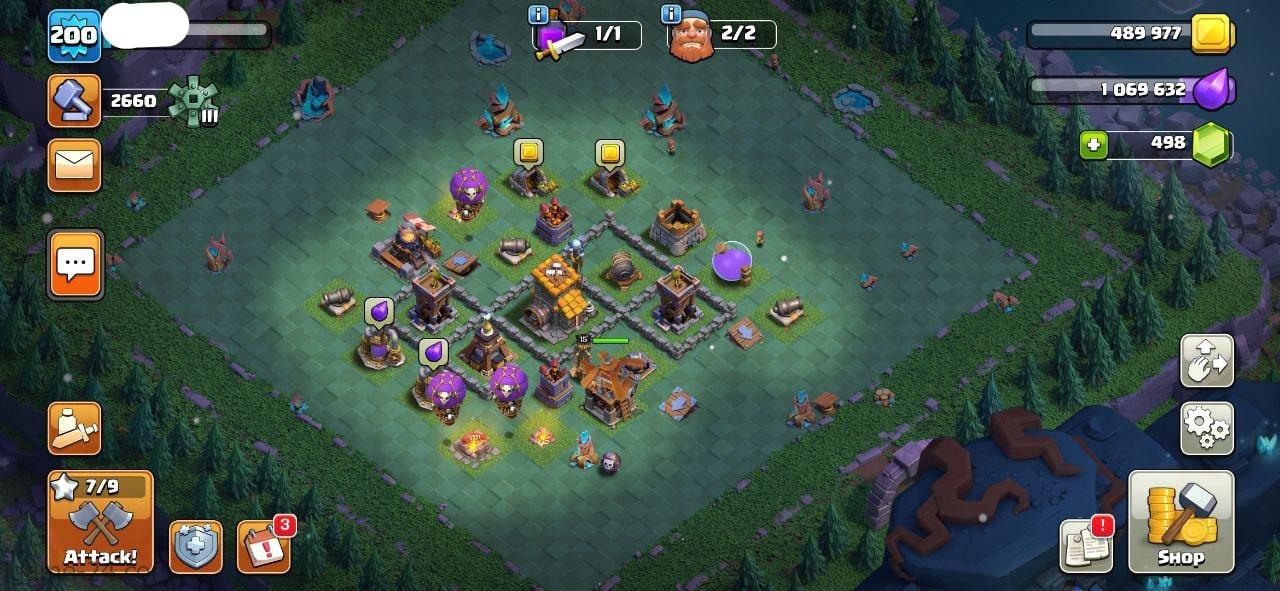Open the news clipboard with alert

pos(1086,547)
